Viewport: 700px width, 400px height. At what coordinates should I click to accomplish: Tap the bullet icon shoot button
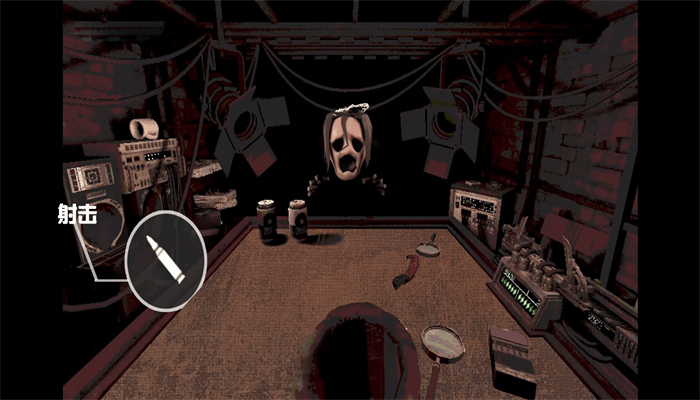coord(166,260)
